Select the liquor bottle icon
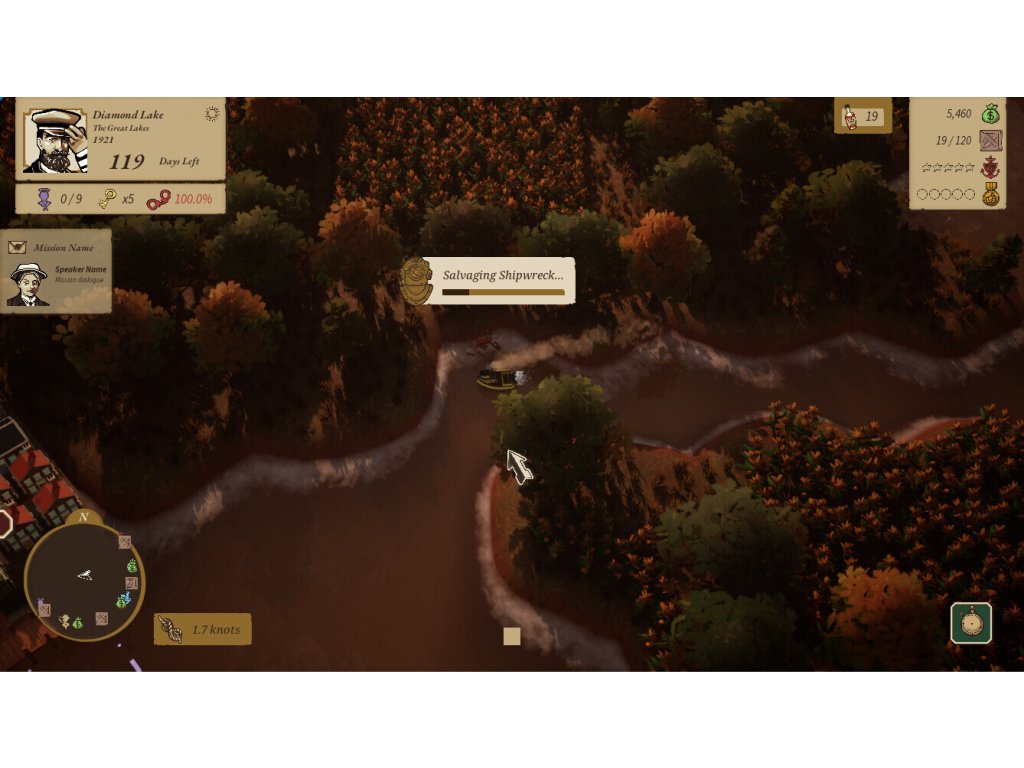 (x=850, y=117)
